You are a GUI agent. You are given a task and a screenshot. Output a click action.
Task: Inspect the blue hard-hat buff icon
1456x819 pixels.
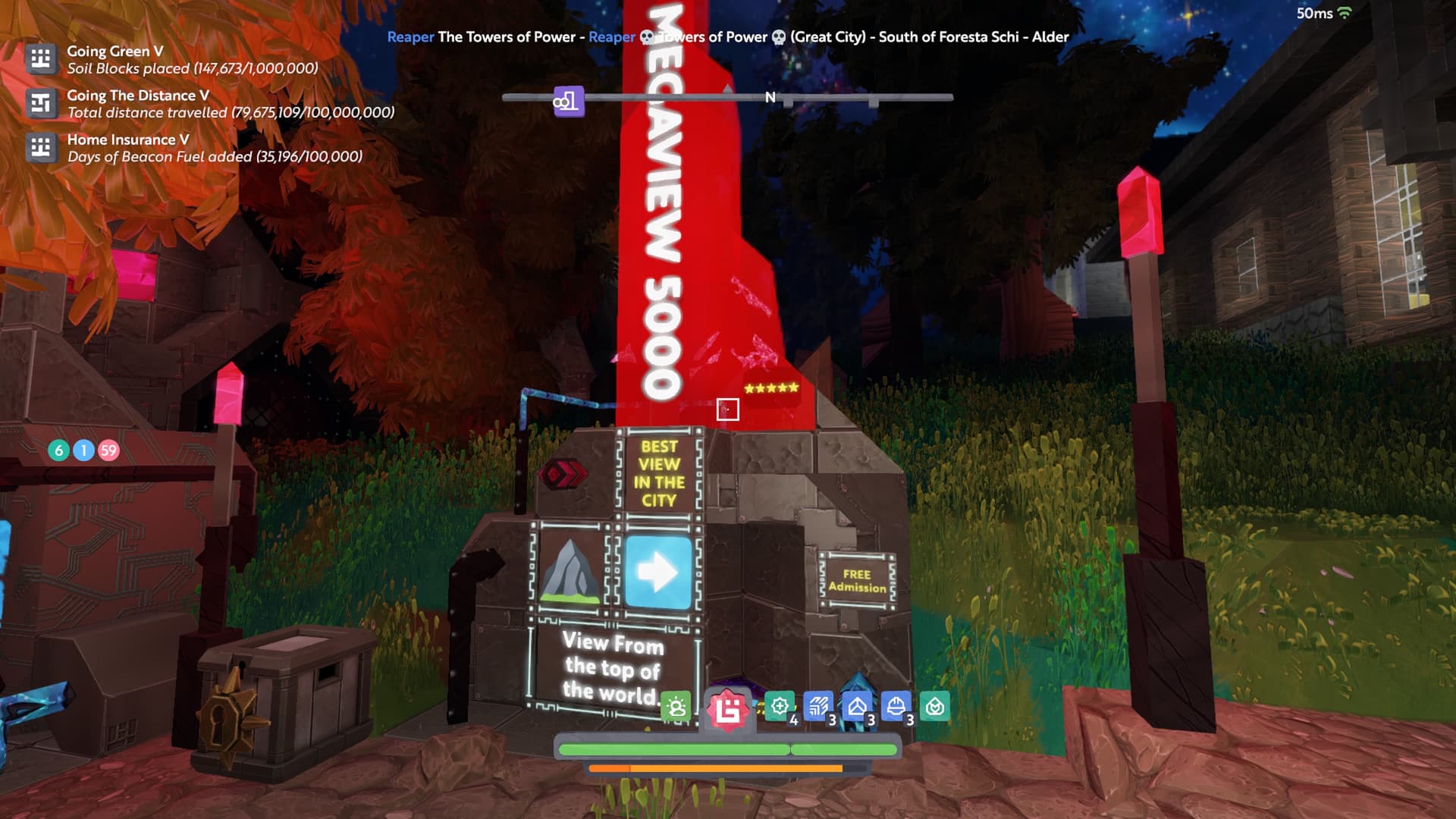coord(896,707)
